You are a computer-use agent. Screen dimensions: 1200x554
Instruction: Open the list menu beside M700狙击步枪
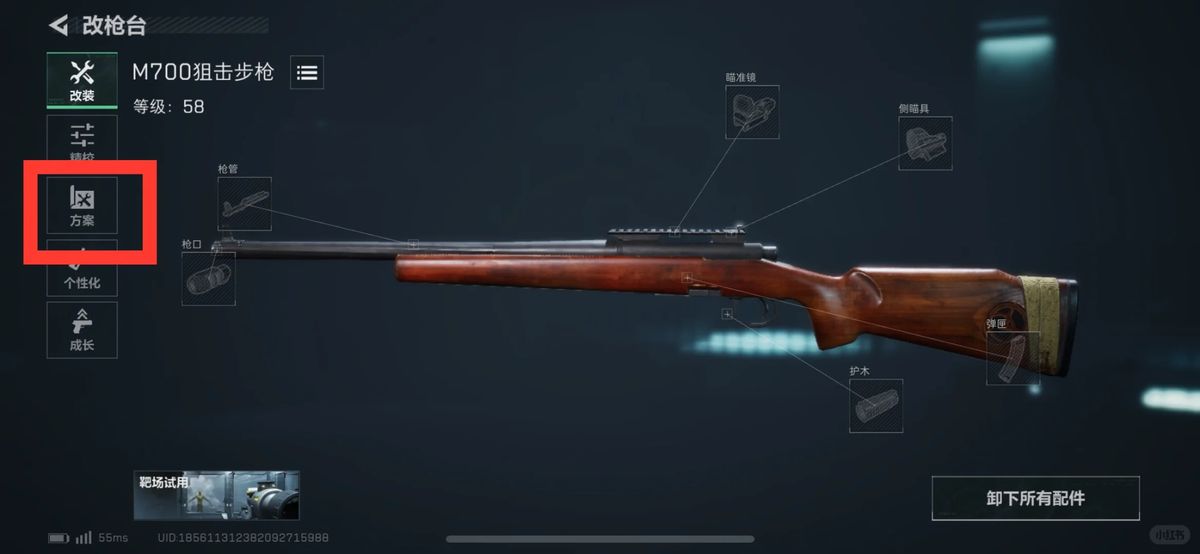point(307,72)
